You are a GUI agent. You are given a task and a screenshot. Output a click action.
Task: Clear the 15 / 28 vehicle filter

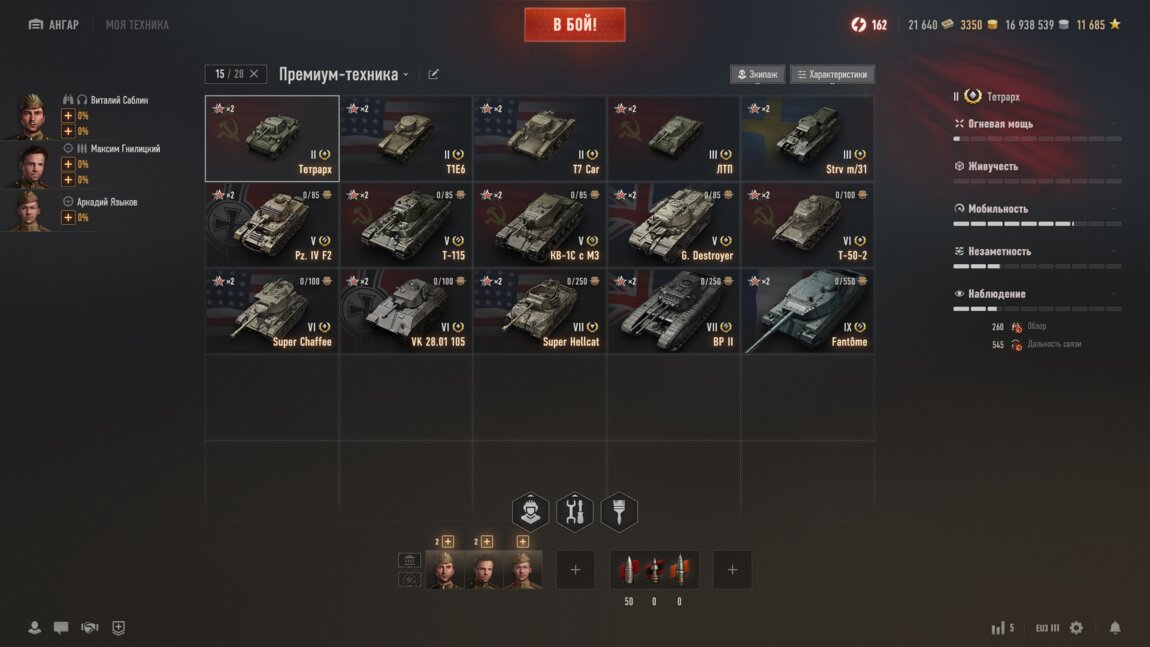coord(254,74)
